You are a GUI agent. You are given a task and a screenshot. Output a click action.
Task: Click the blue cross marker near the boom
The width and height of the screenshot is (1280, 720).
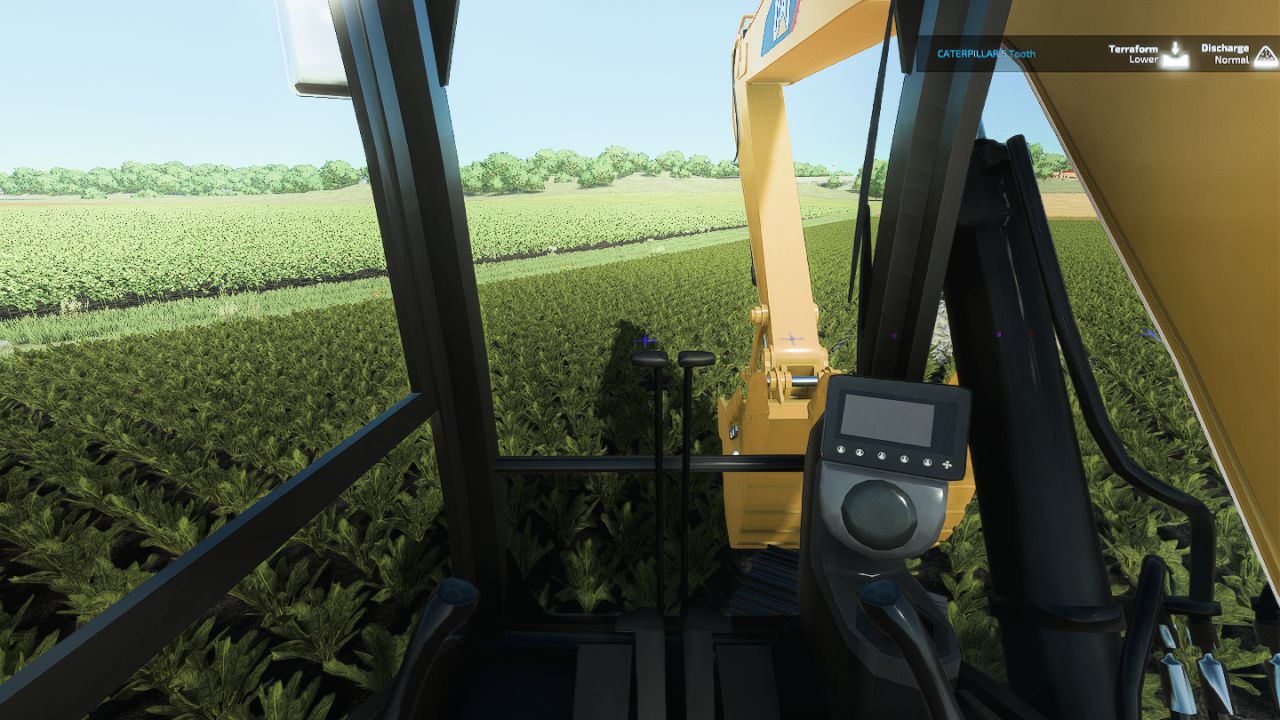click(x=792, y=336)
